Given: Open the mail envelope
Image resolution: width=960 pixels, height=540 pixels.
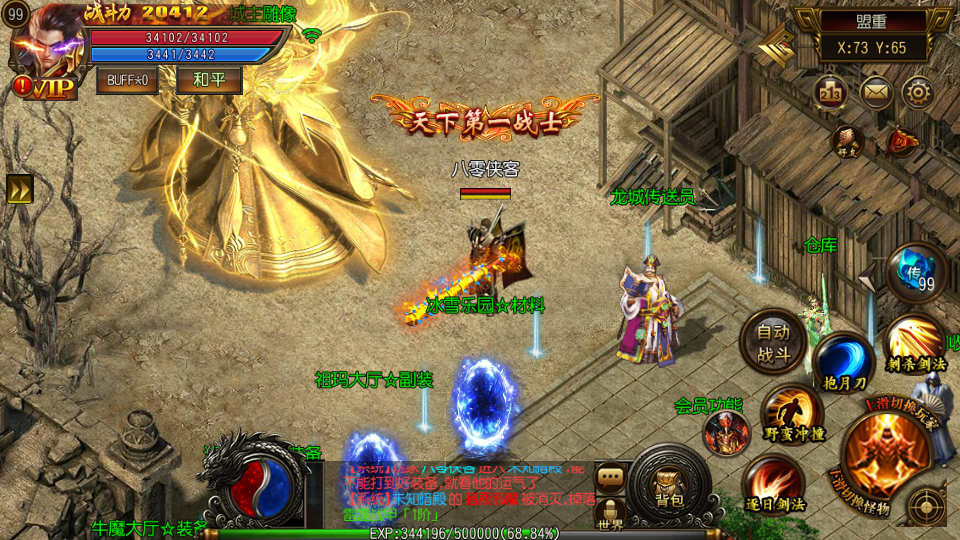Looking at the screenshot, I should pyautogui.click(x=876, y=92).
